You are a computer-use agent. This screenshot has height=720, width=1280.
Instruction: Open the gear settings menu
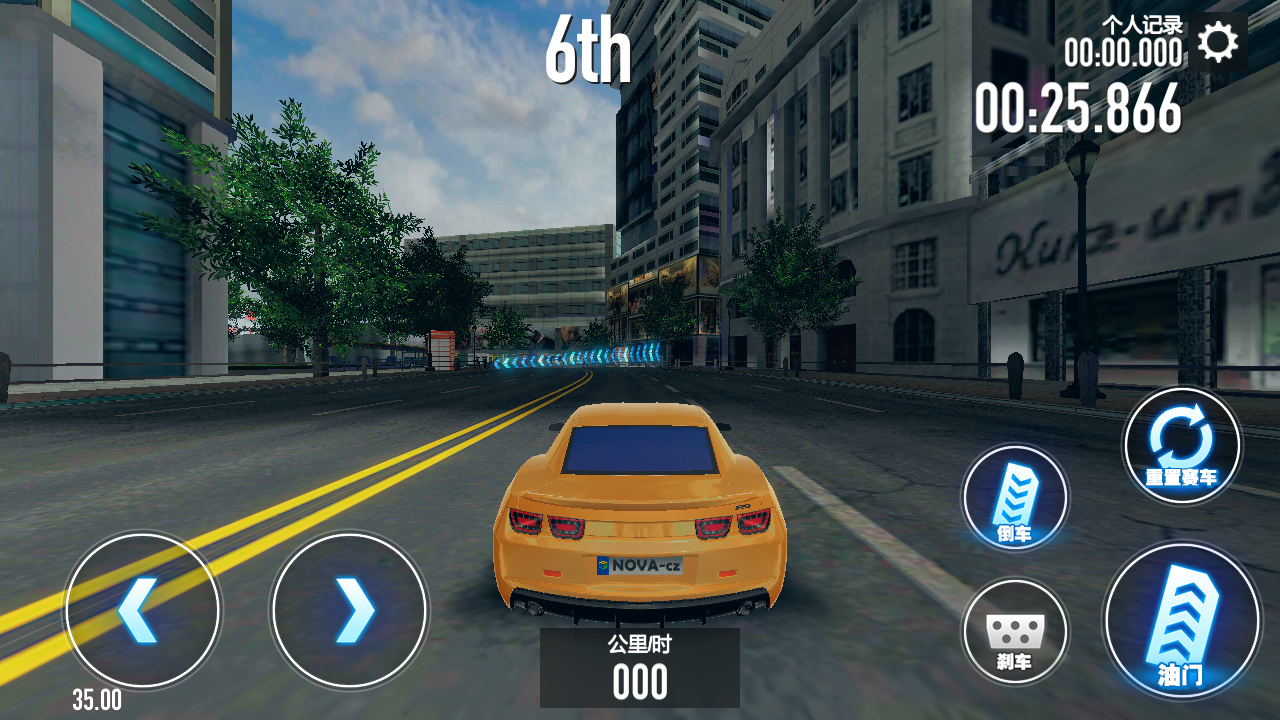(x=1217, y=42)
